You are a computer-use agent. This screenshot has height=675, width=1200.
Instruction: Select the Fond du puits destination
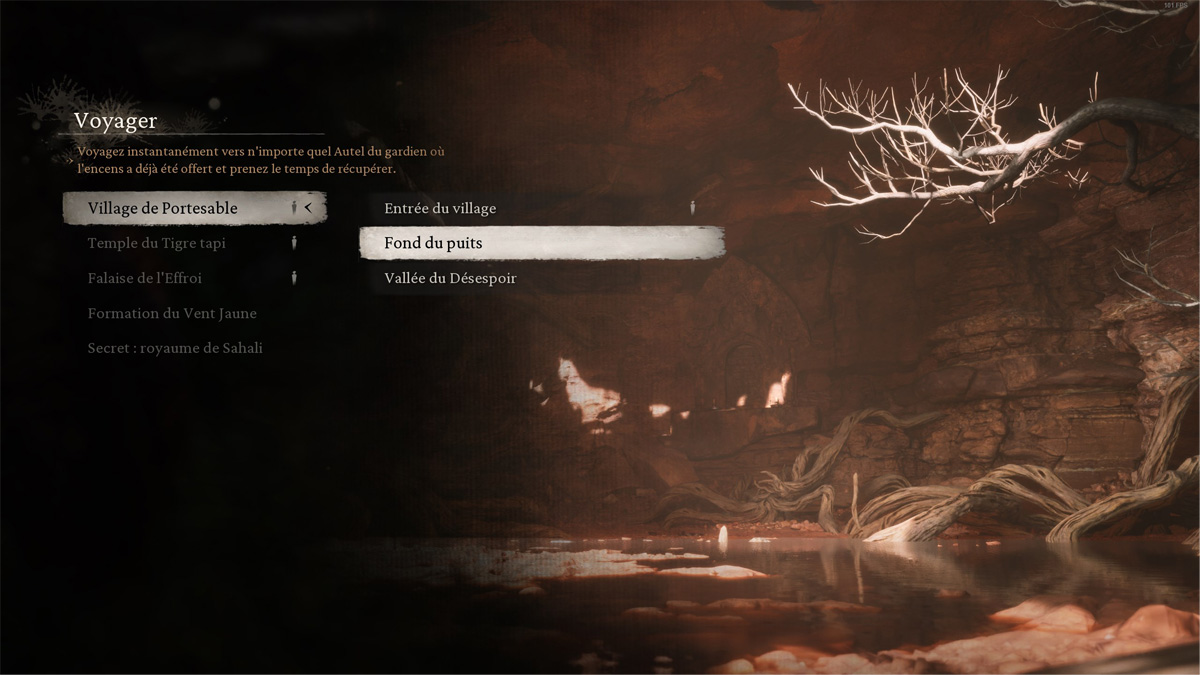click(434, 243)
